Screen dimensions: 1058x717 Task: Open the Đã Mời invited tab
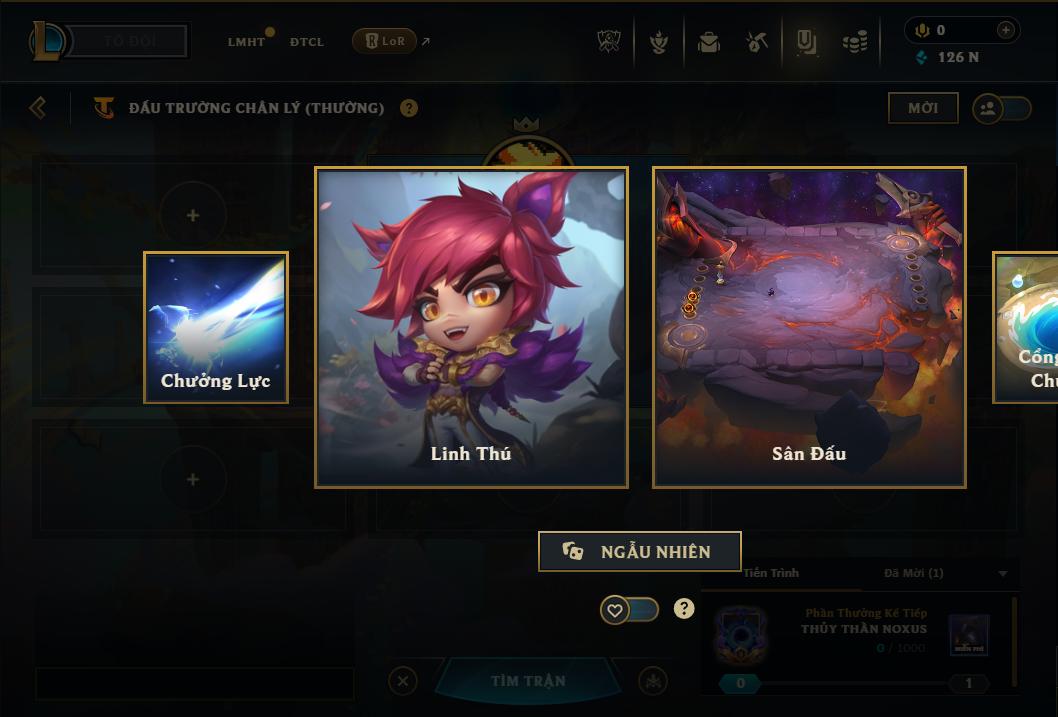(x=913, y=573)
